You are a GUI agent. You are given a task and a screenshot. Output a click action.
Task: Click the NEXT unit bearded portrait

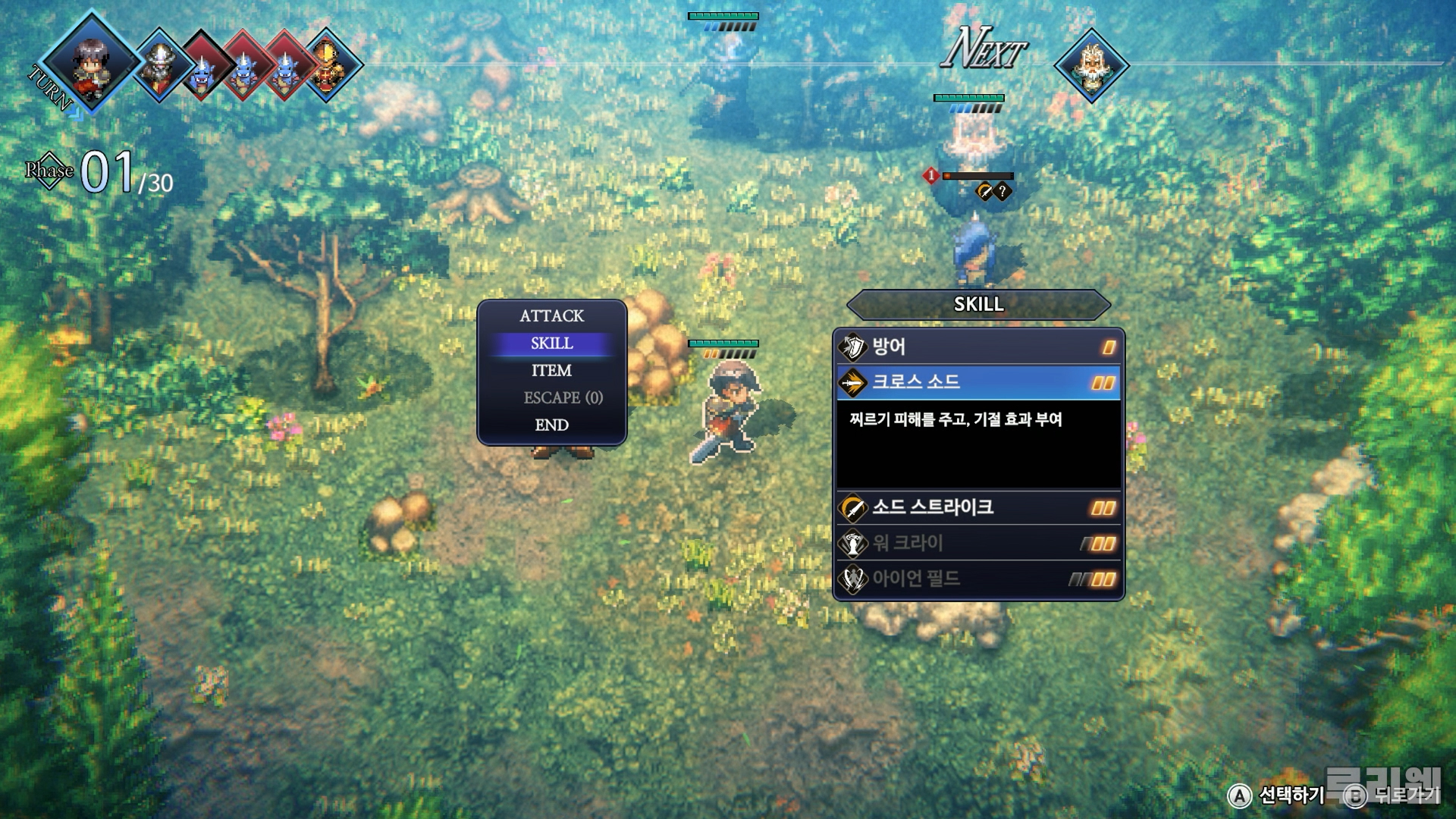1091,66
